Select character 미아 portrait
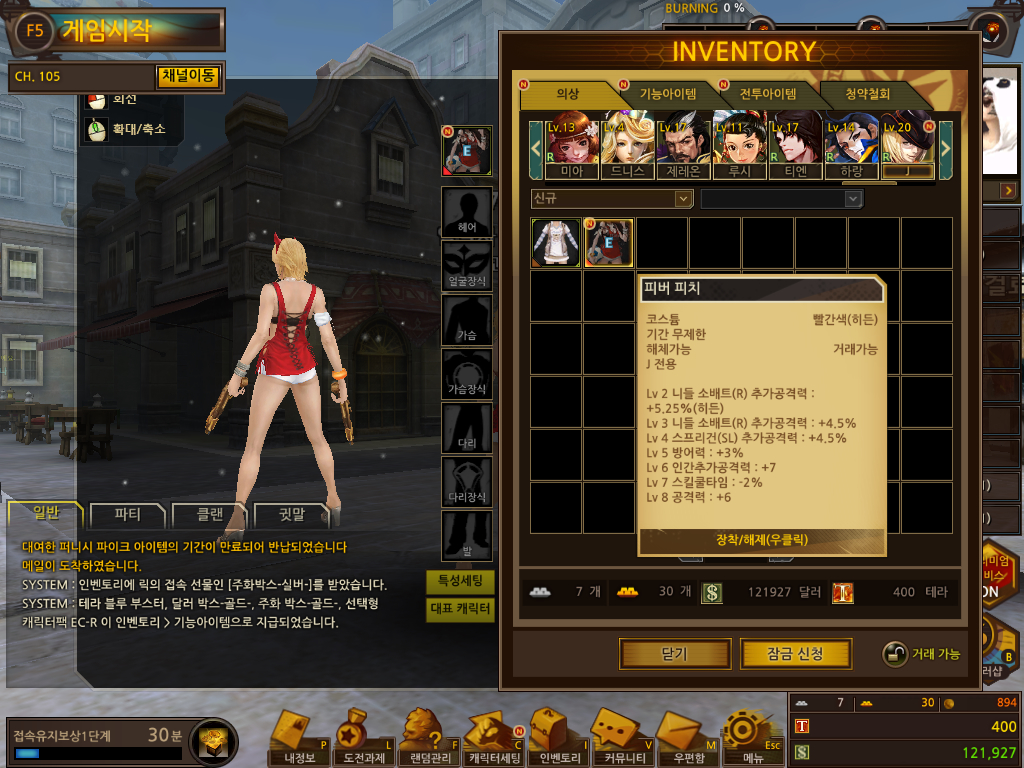1024x768 pixels. click(x=571, y=145)
